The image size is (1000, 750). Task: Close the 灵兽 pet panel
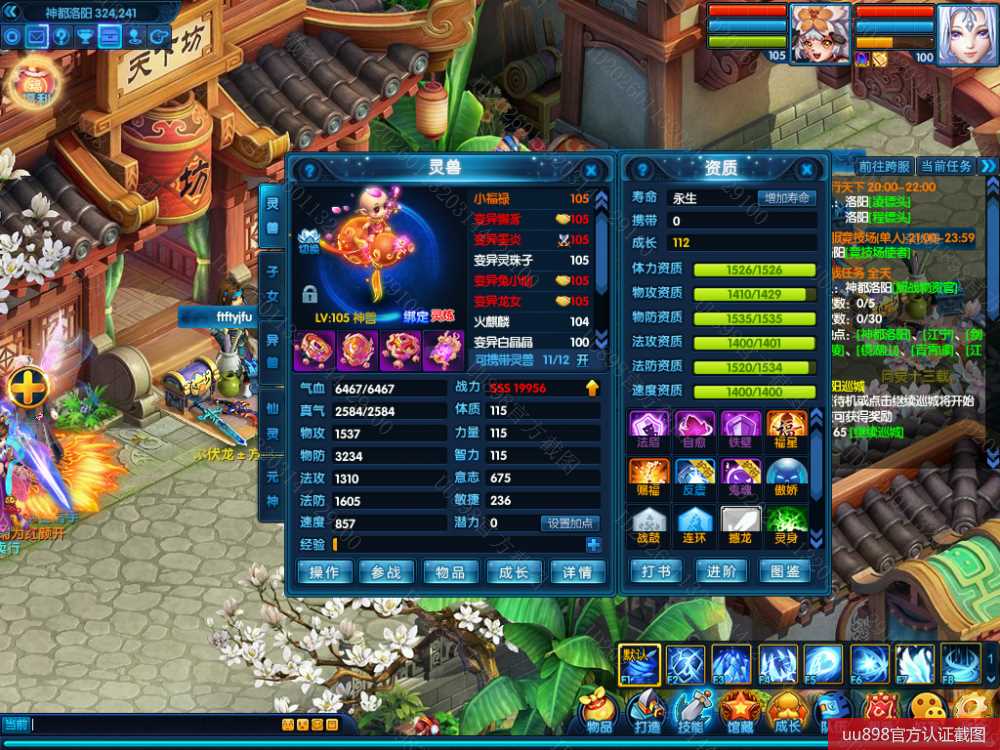pyautogui.click(x=591, y=170)
